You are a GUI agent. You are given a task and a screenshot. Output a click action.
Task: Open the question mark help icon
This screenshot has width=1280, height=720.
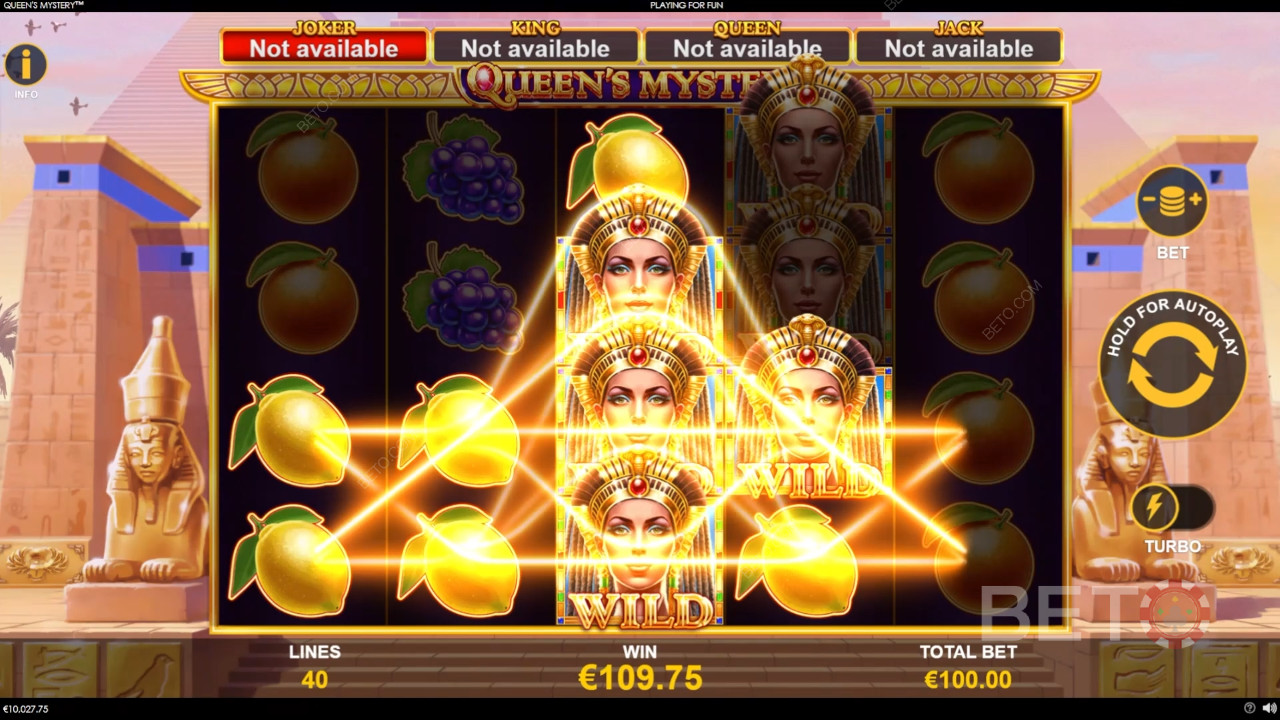click(1250, 709)
